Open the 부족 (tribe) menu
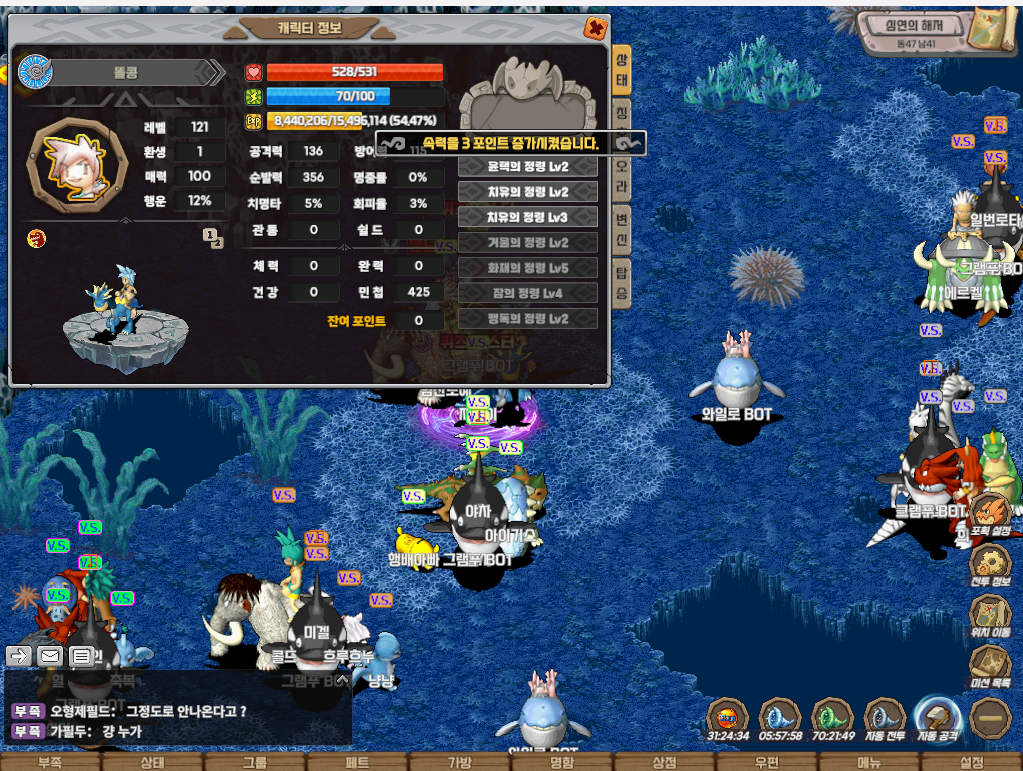This screenshot has height=771, width=1023. pos(50,762)
